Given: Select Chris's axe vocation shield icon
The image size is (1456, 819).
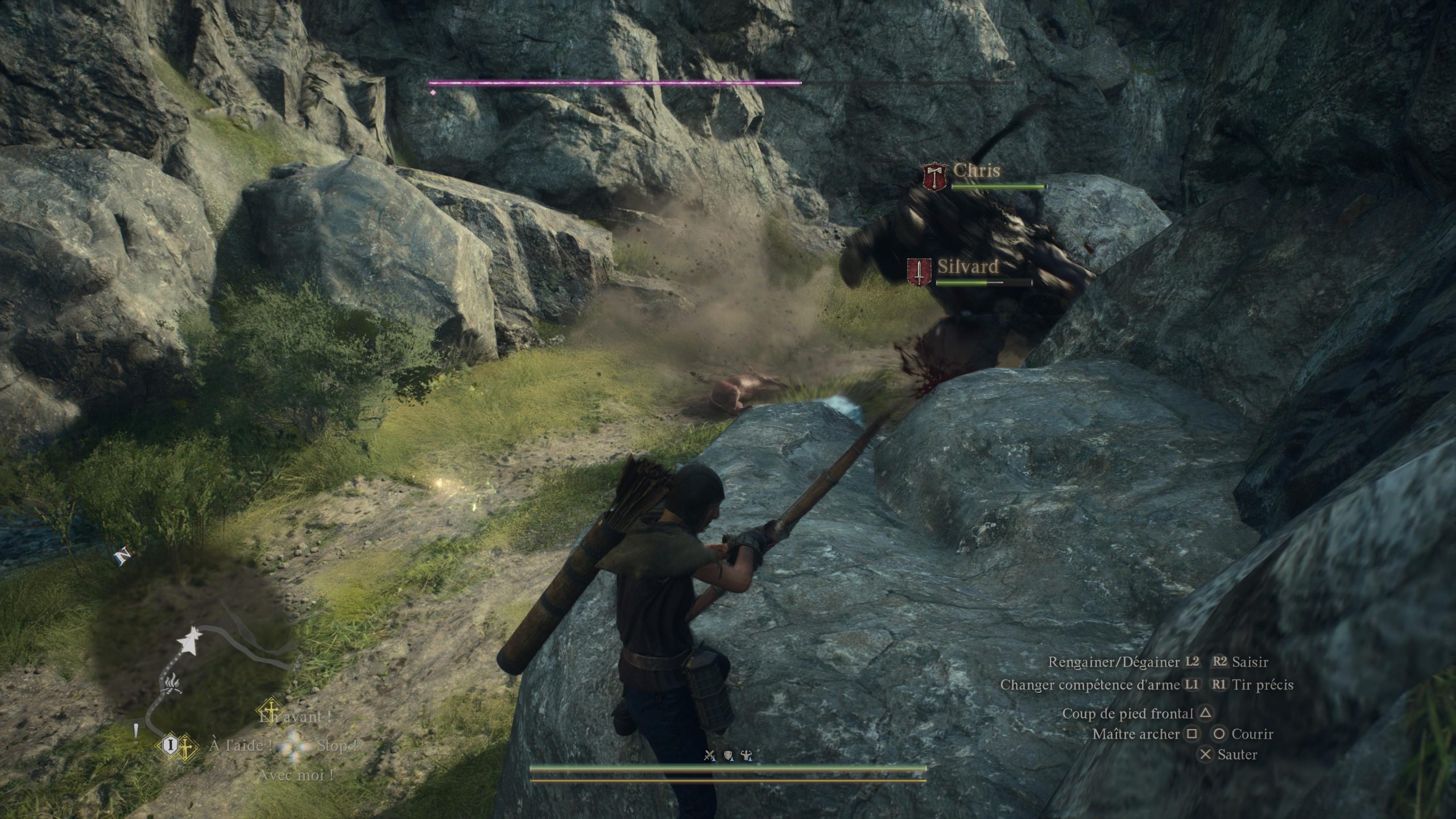Looking at the screenshot, I should 934,177.
